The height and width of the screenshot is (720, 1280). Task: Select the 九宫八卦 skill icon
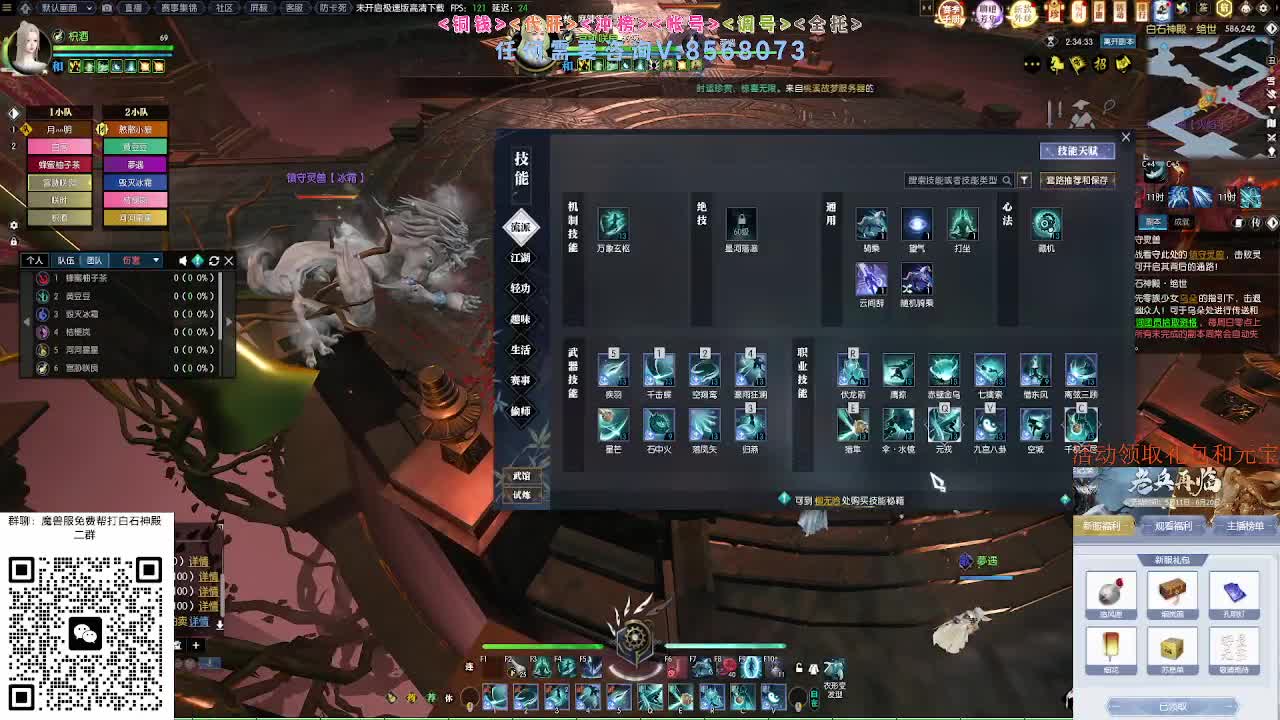click(990, 427)
